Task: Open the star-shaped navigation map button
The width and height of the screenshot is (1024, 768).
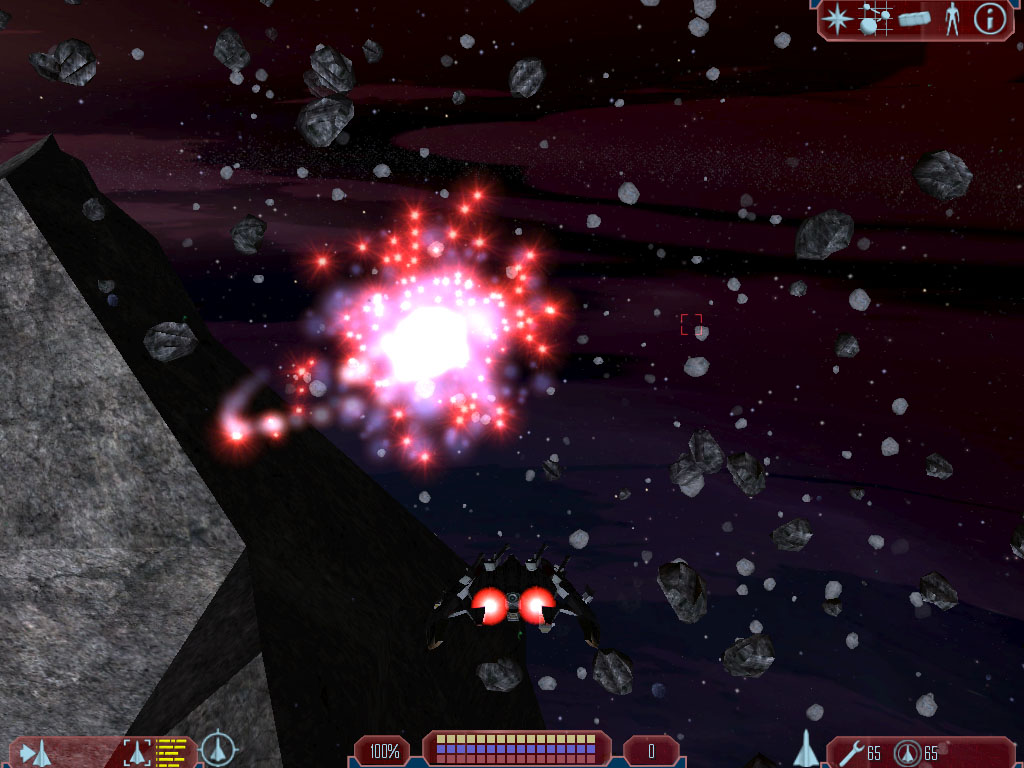Action: click(x=837, y=19)
